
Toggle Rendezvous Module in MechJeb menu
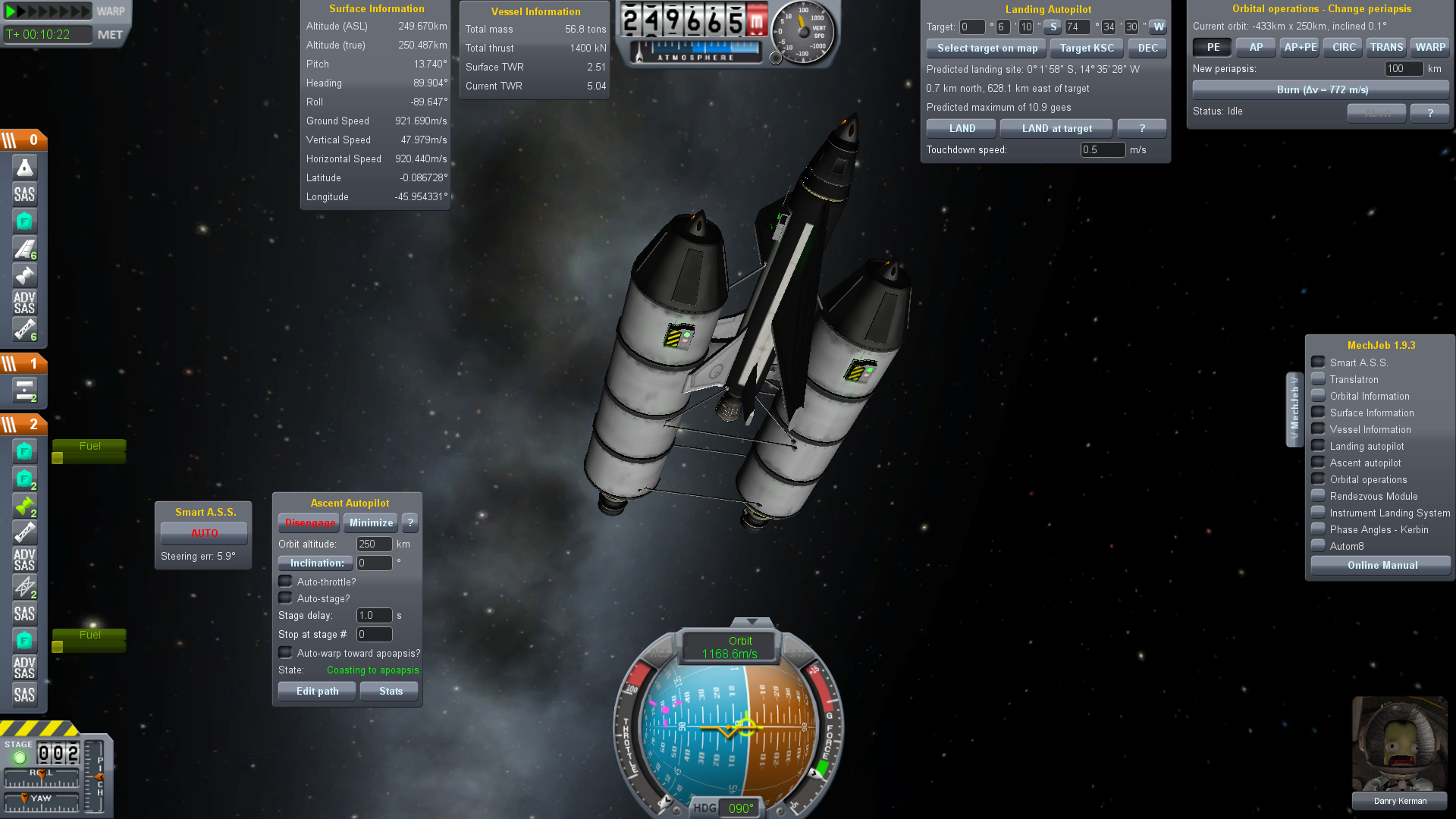pyautogui.click(x=1319, y=496)
